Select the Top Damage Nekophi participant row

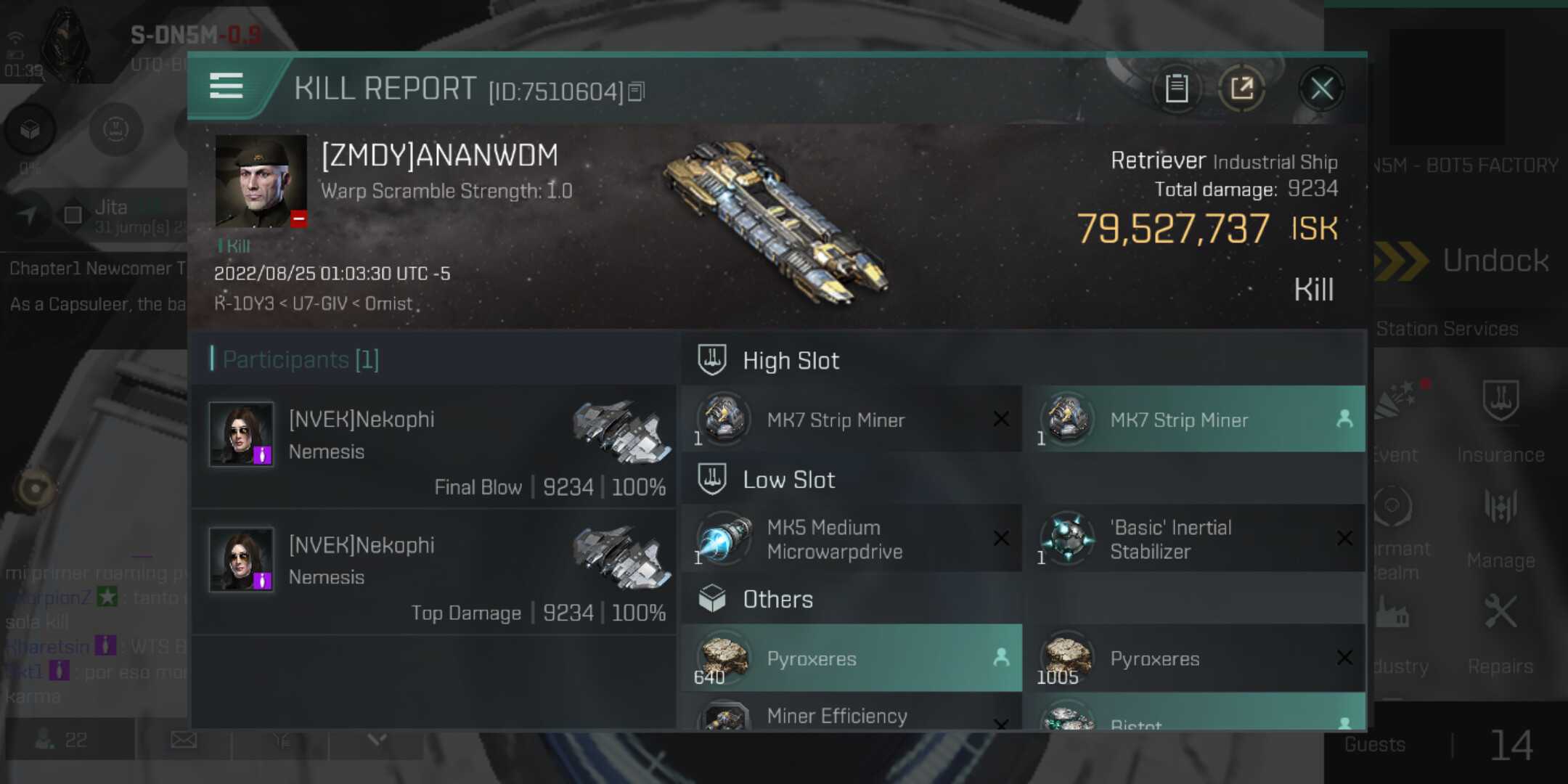pyautogui.click(x=434, y=572)
